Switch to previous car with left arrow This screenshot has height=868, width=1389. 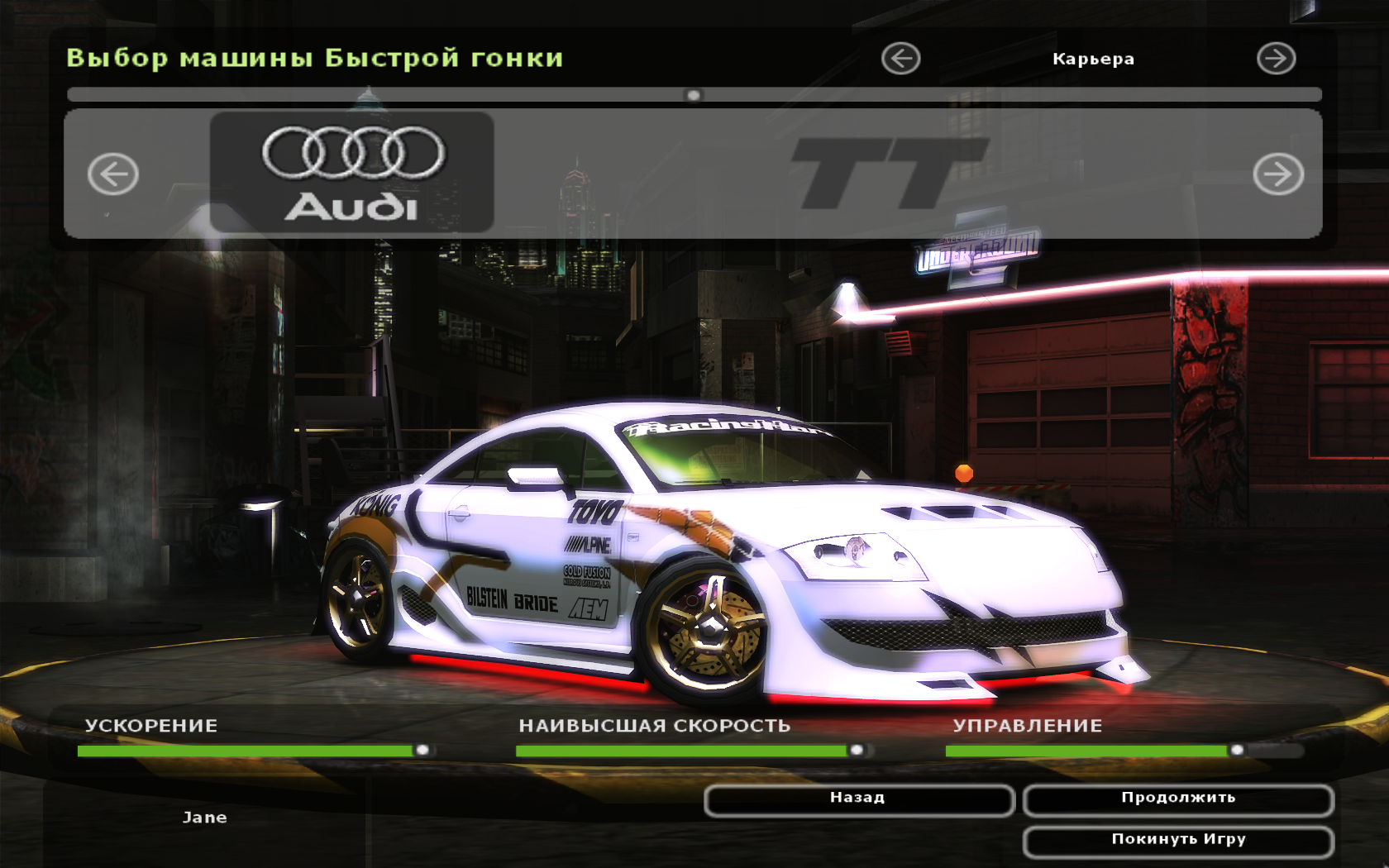(113, 174)
